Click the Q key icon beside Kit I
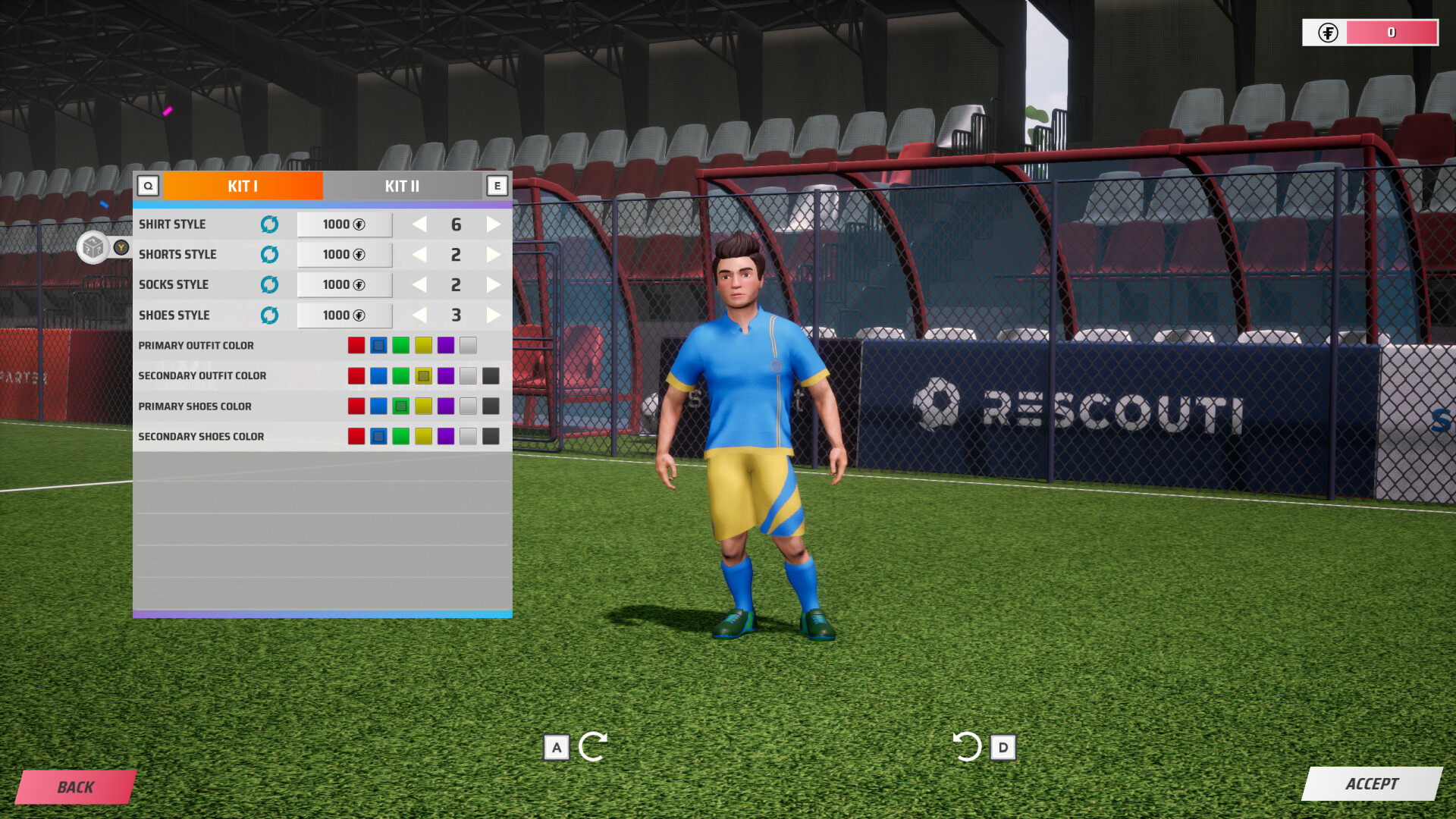 point(149,185)
